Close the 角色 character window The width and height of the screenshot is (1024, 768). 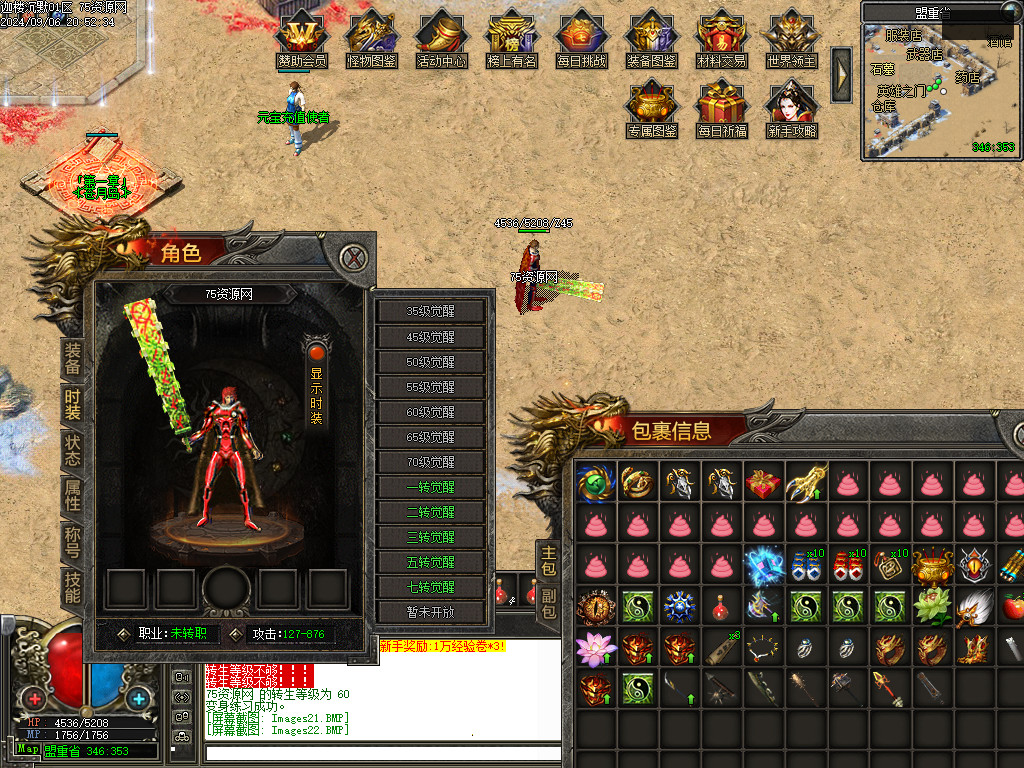352,258
